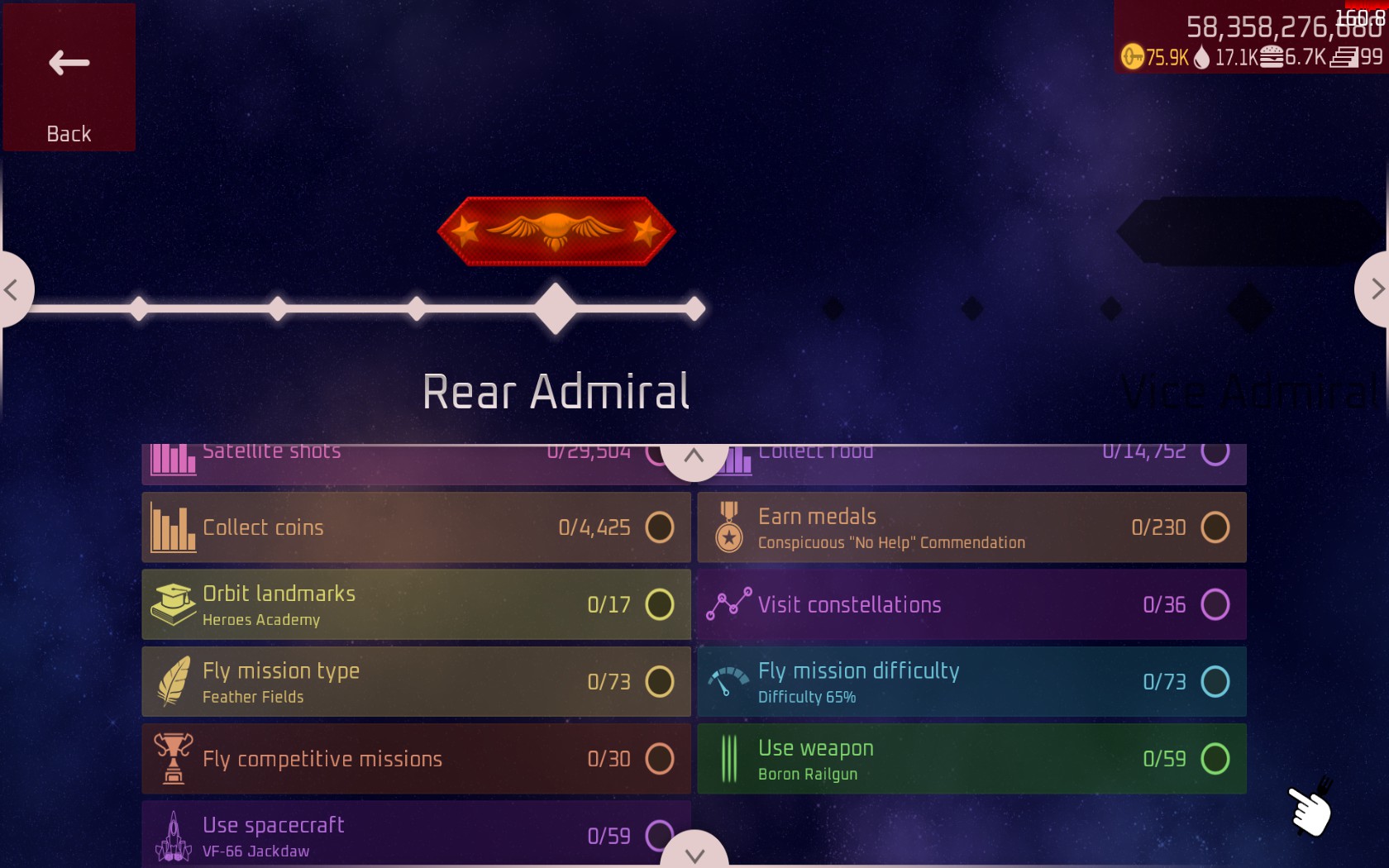
Task: Show the previous rank with left arrow
Action: point(12,289)
